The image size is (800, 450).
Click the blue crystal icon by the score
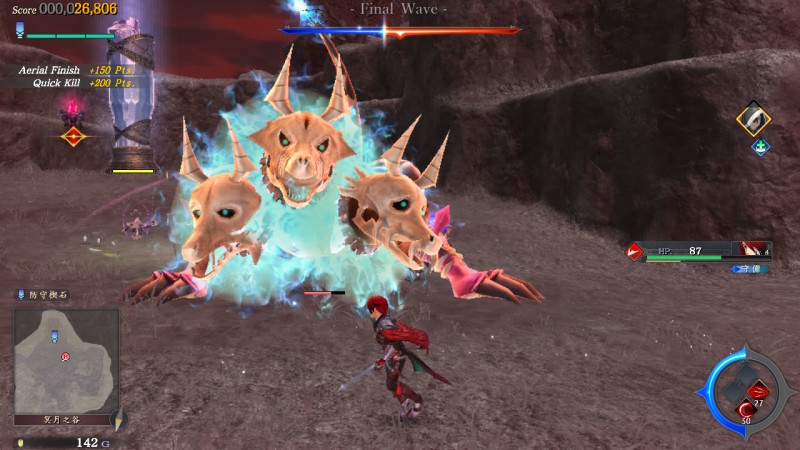pos(19,31)
